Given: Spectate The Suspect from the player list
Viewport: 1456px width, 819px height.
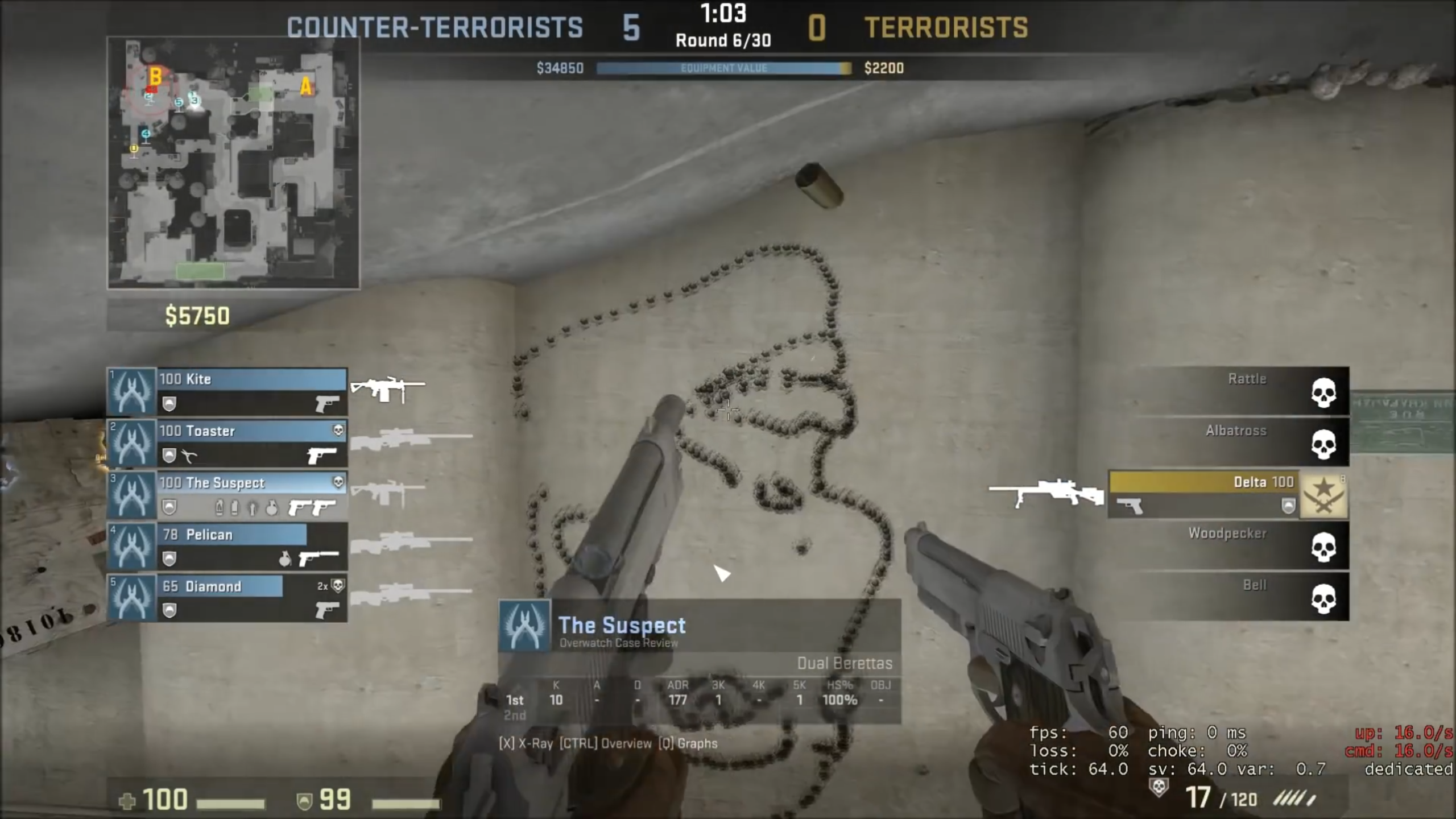Looking at the screenshot, I should click(x=227, y=494).
